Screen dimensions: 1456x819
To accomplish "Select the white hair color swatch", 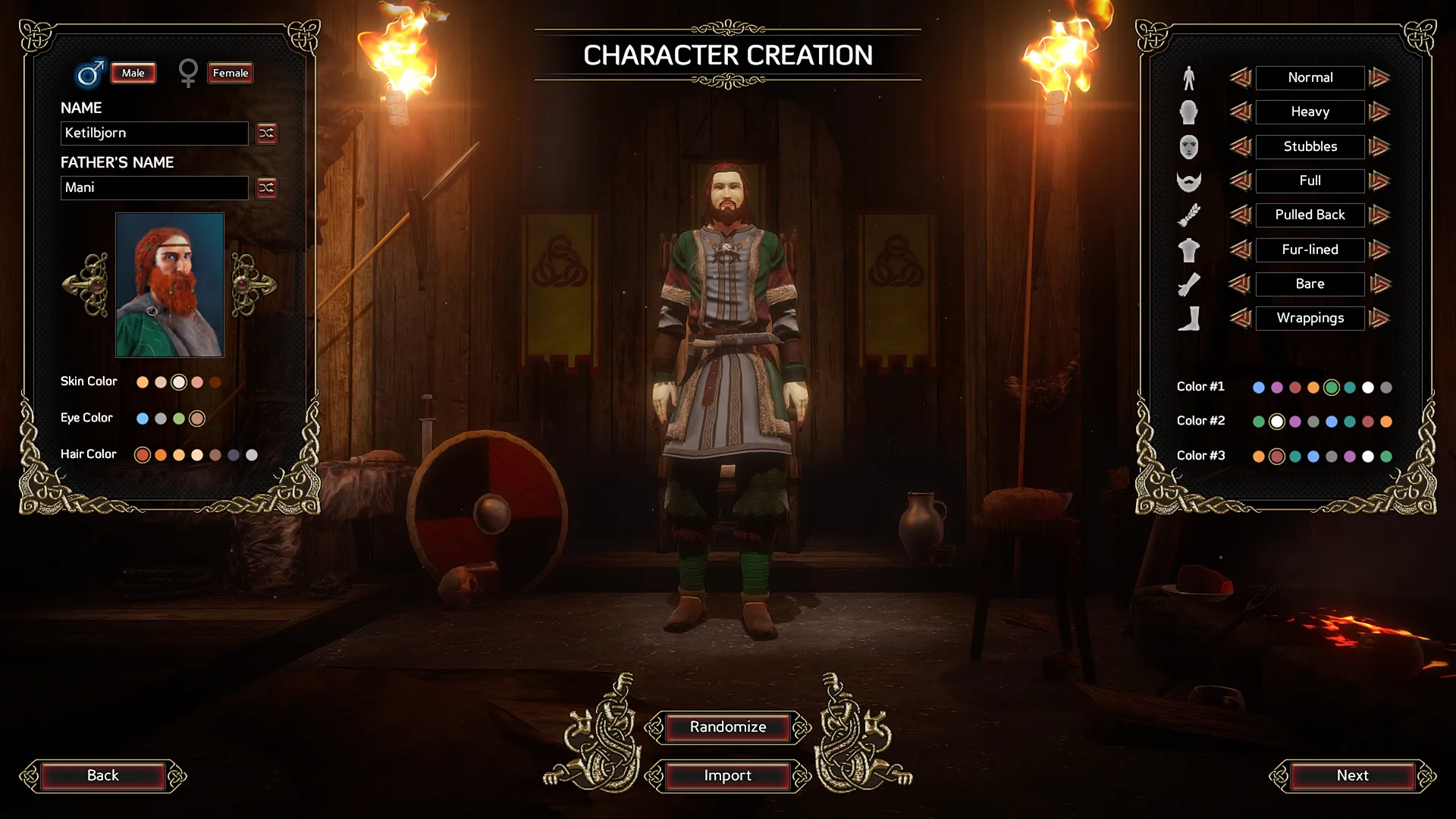I will pyautogui.click(x=252, y=455).
